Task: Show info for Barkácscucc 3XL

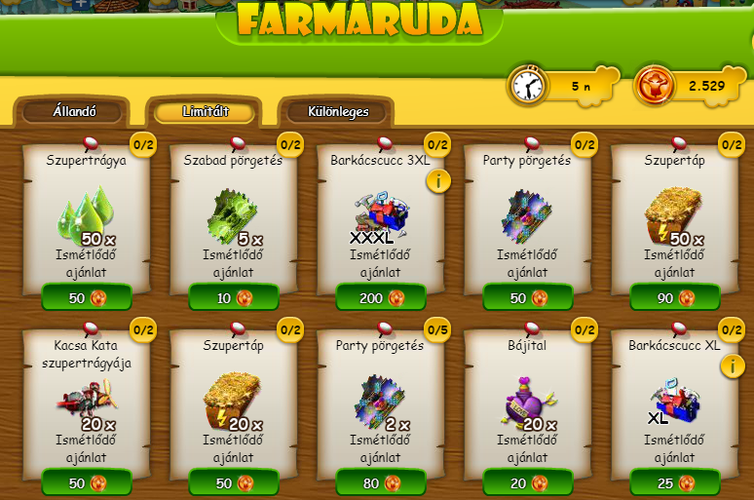Action: pos(438,181)
